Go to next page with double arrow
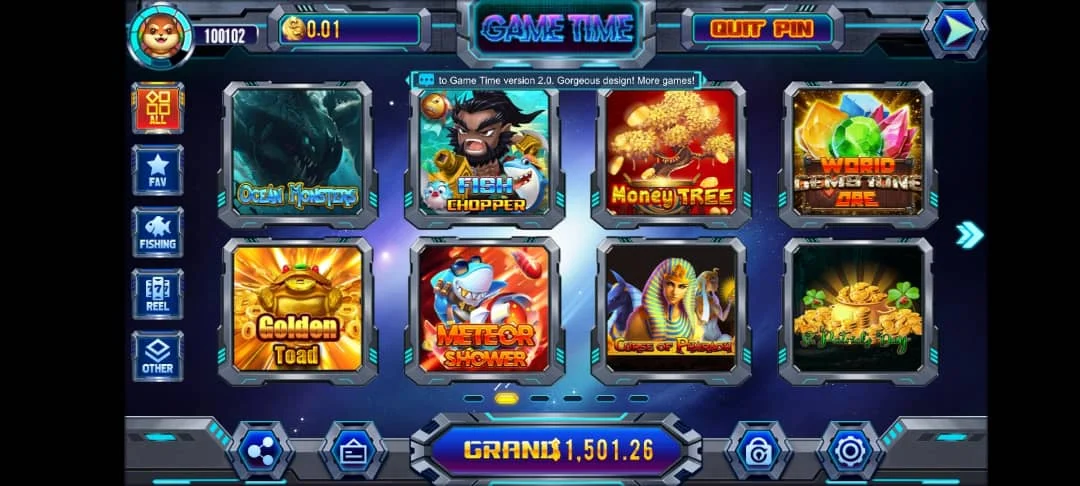Viewport: 1080px width, 486px height. coord(969,235)
